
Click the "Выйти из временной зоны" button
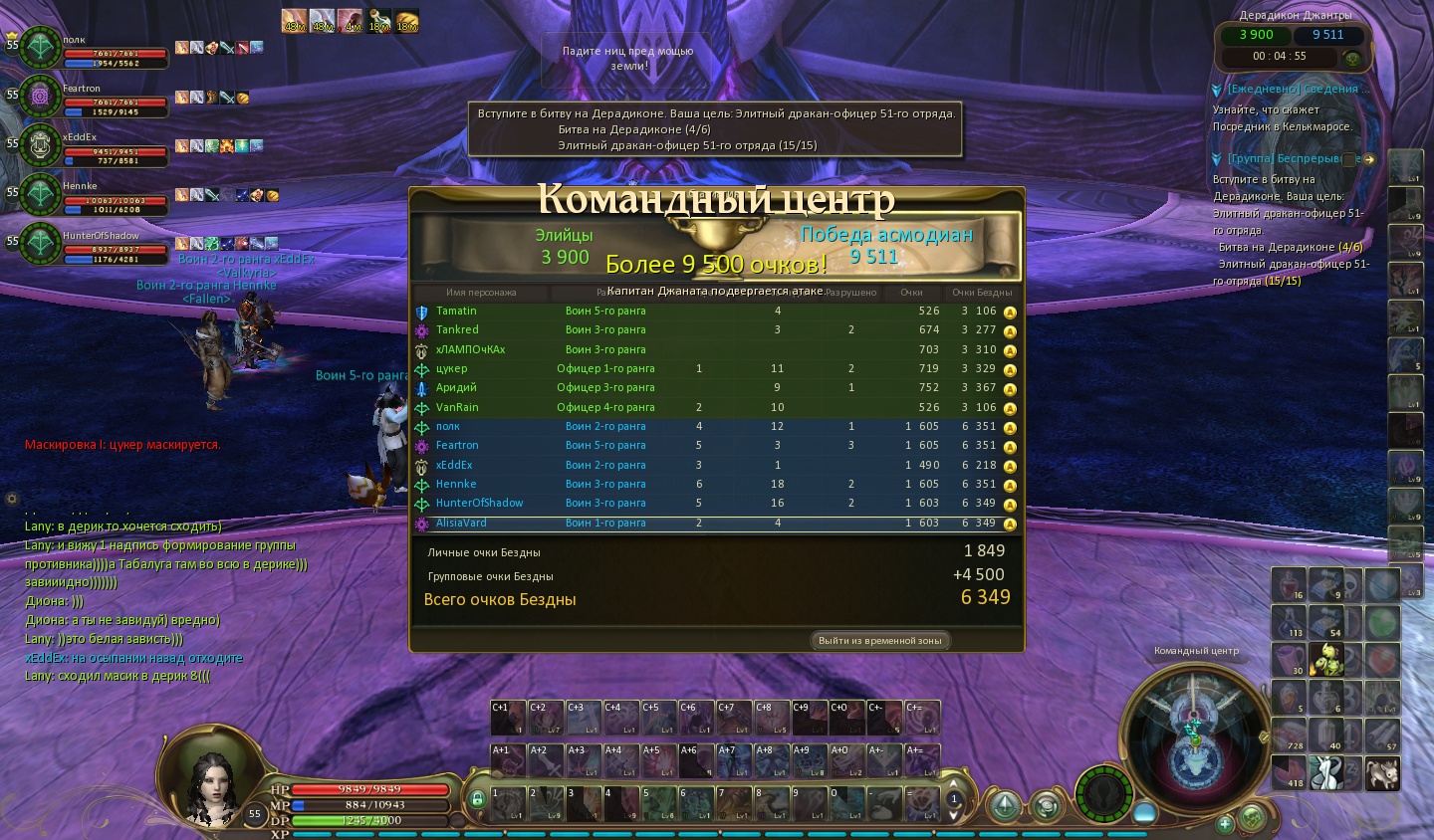tap(879, 641)
